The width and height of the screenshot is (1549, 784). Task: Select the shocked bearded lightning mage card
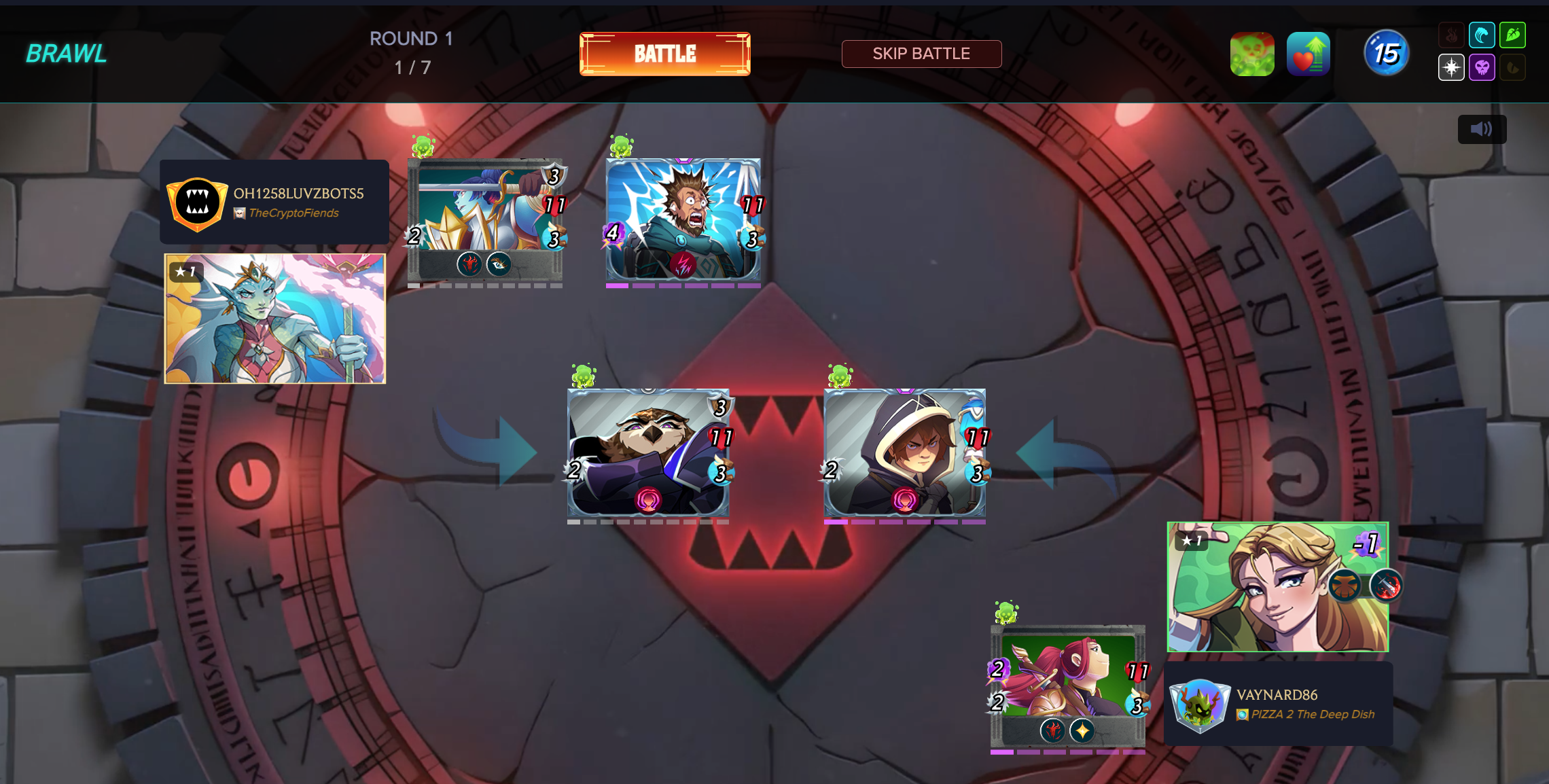(683, 219)
